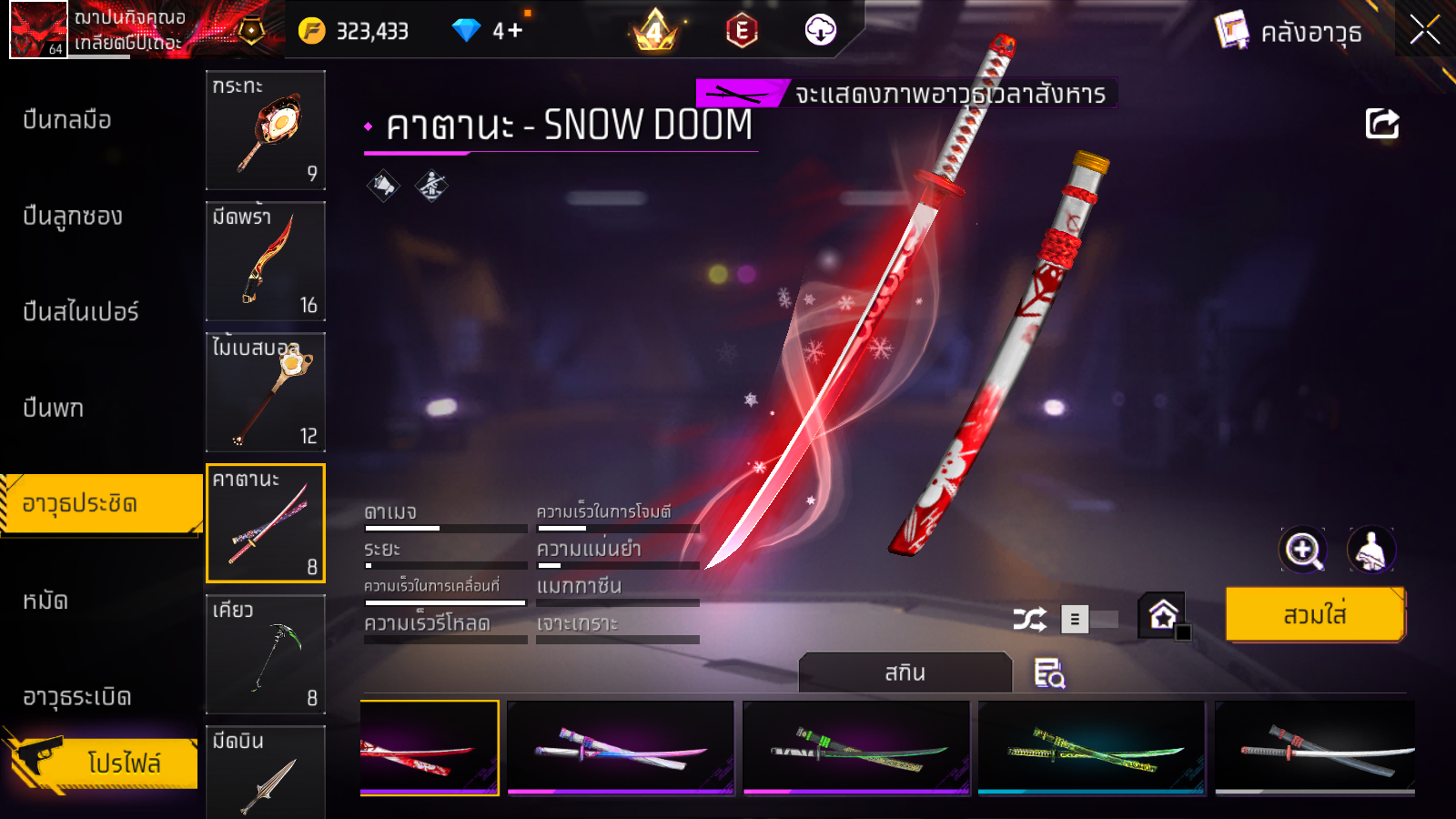Select the ปืนกลมือ weapon category

coord(67,120)
